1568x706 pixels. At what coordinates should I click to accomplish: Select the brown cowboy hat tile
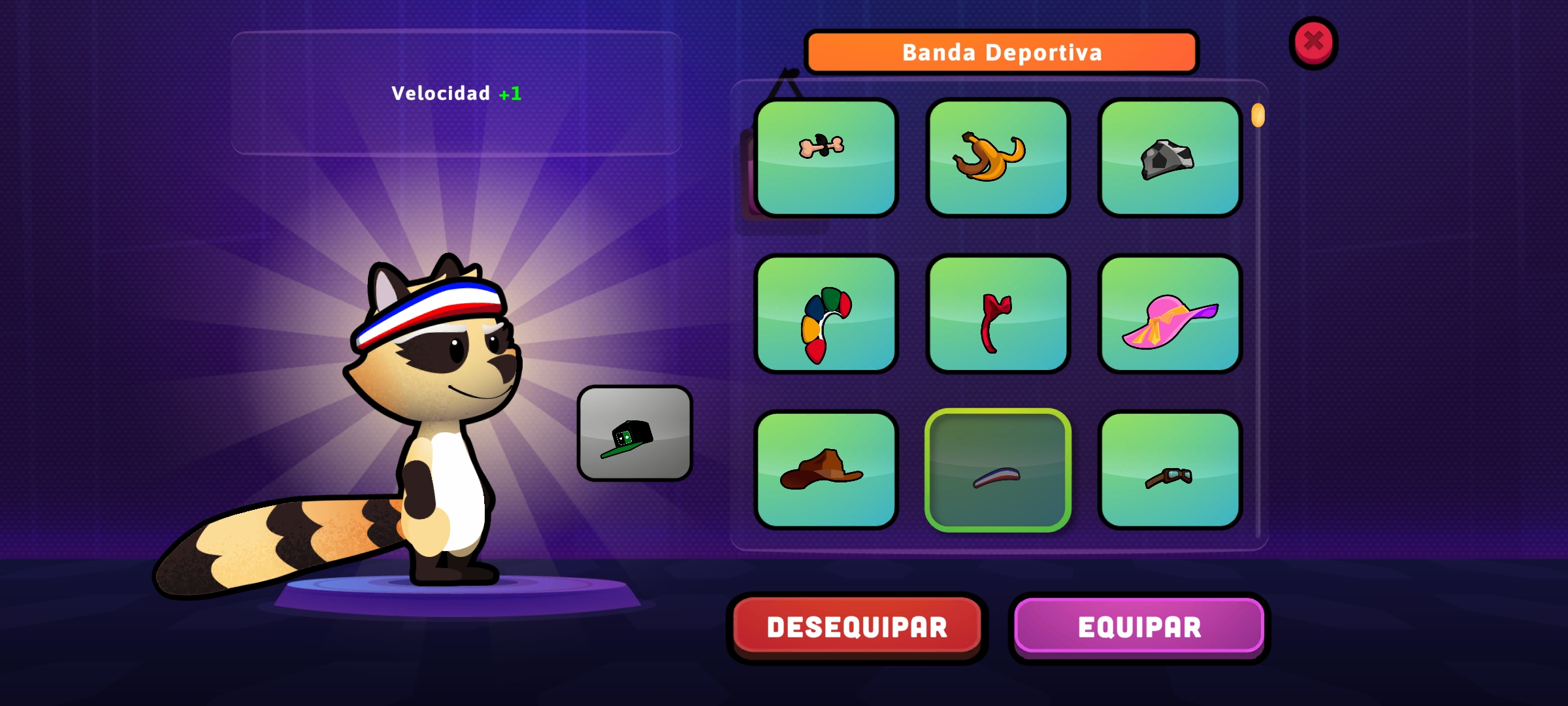(826, 469)
